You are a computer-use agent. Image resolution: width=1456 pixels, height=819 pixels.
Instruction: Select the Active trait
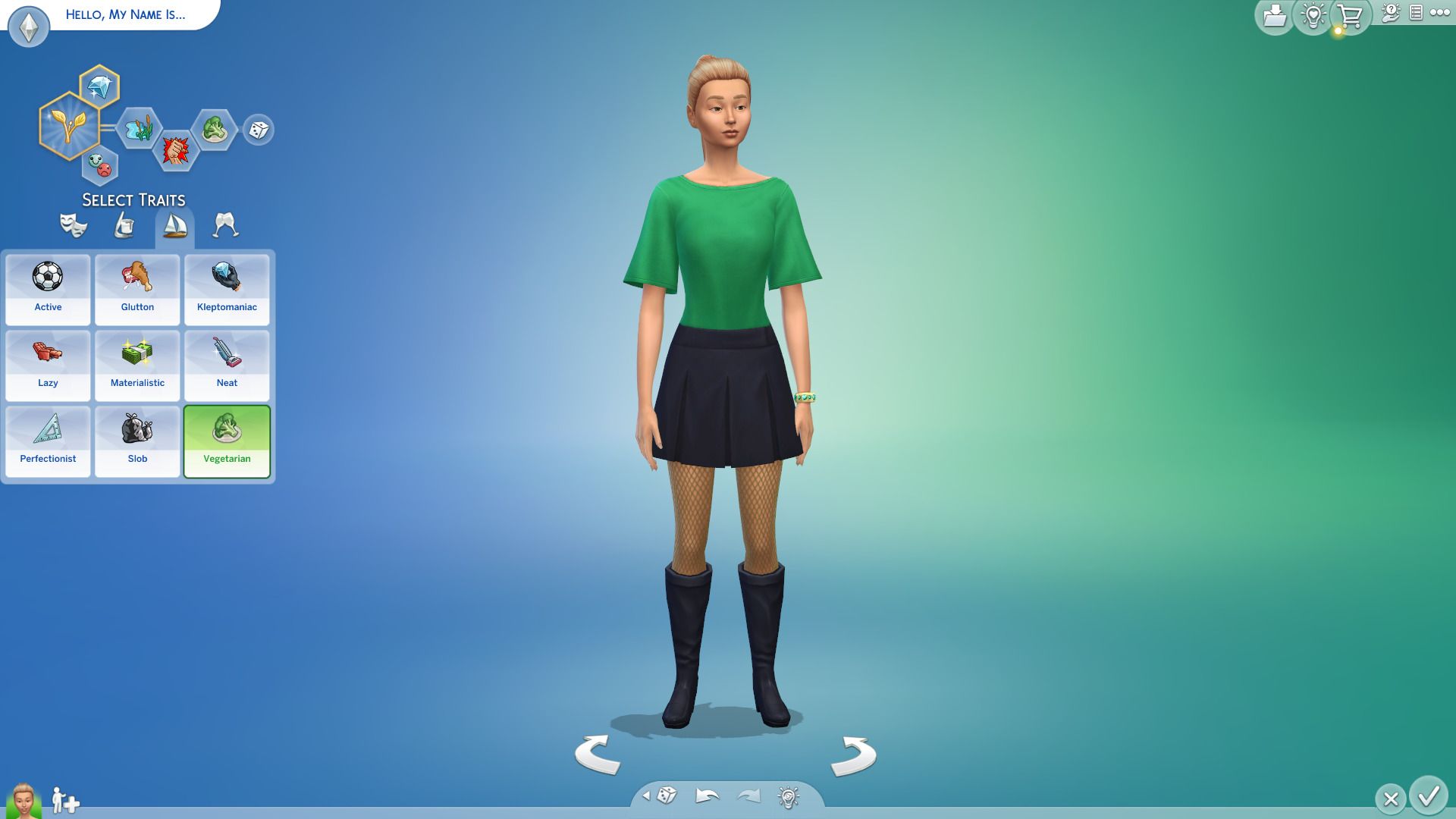[x=48, y=290]
